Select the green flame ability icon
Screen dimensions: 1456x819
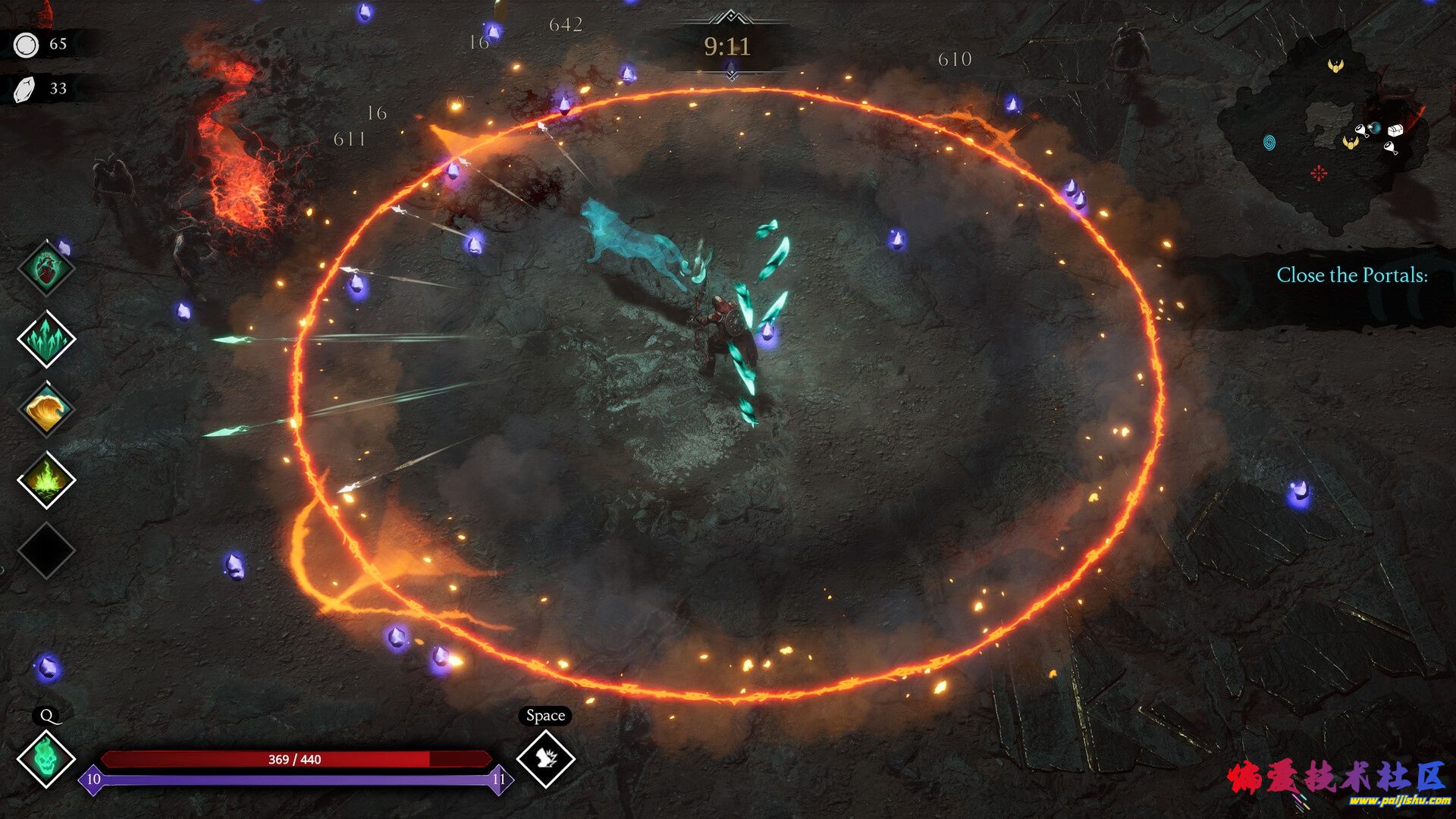(x=46, y=480)
